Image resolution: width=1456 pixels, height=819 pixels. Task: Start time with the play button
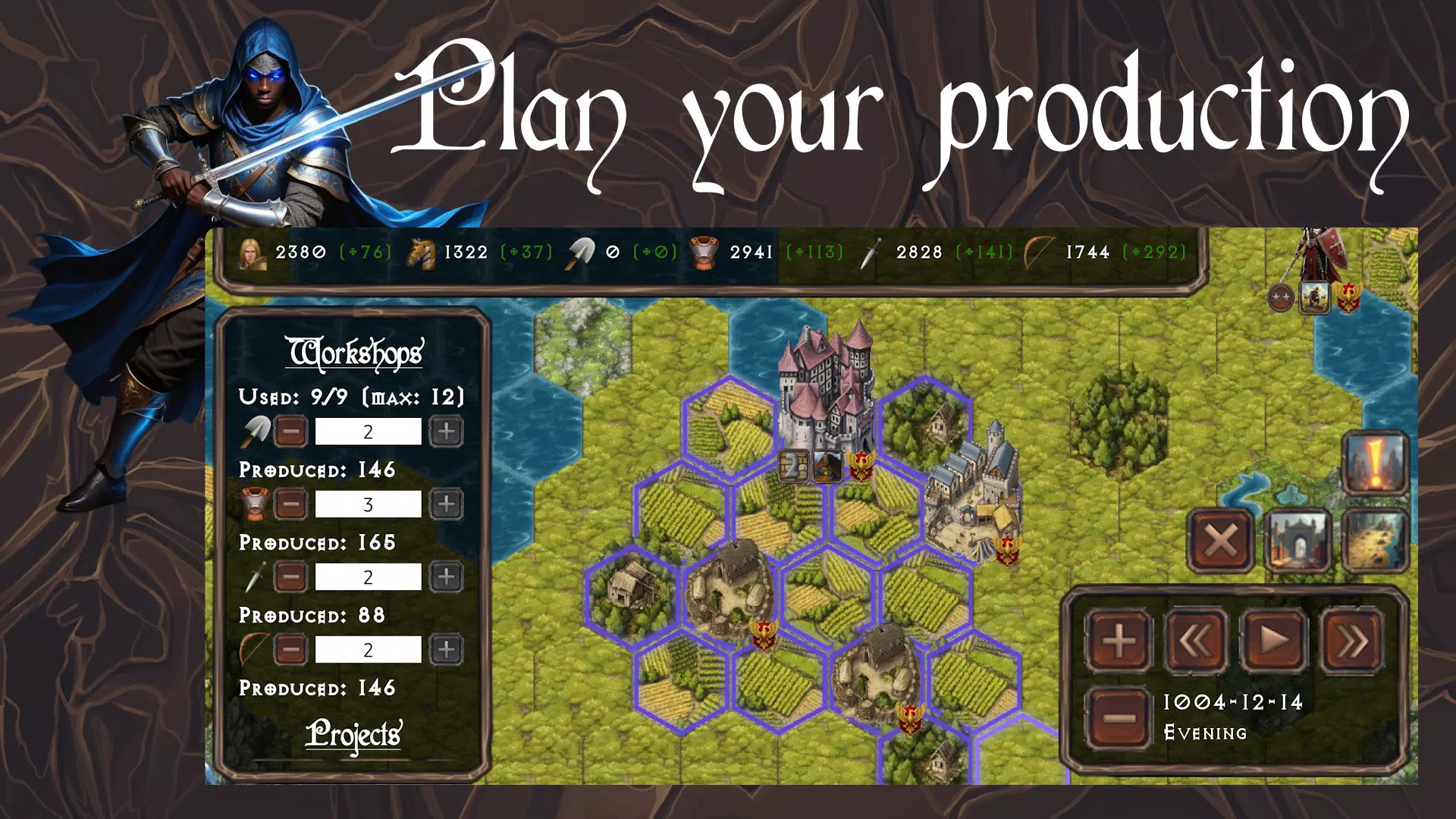tap(1274, 642)
